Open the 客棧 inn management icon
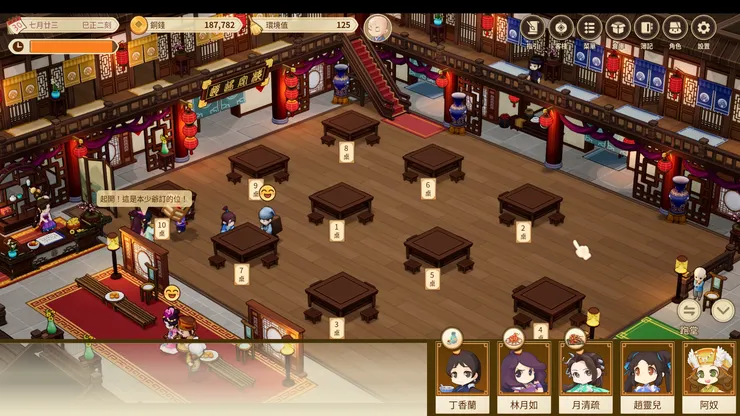The width and height of the screenshot is (740, 416). tap(562, 28)
